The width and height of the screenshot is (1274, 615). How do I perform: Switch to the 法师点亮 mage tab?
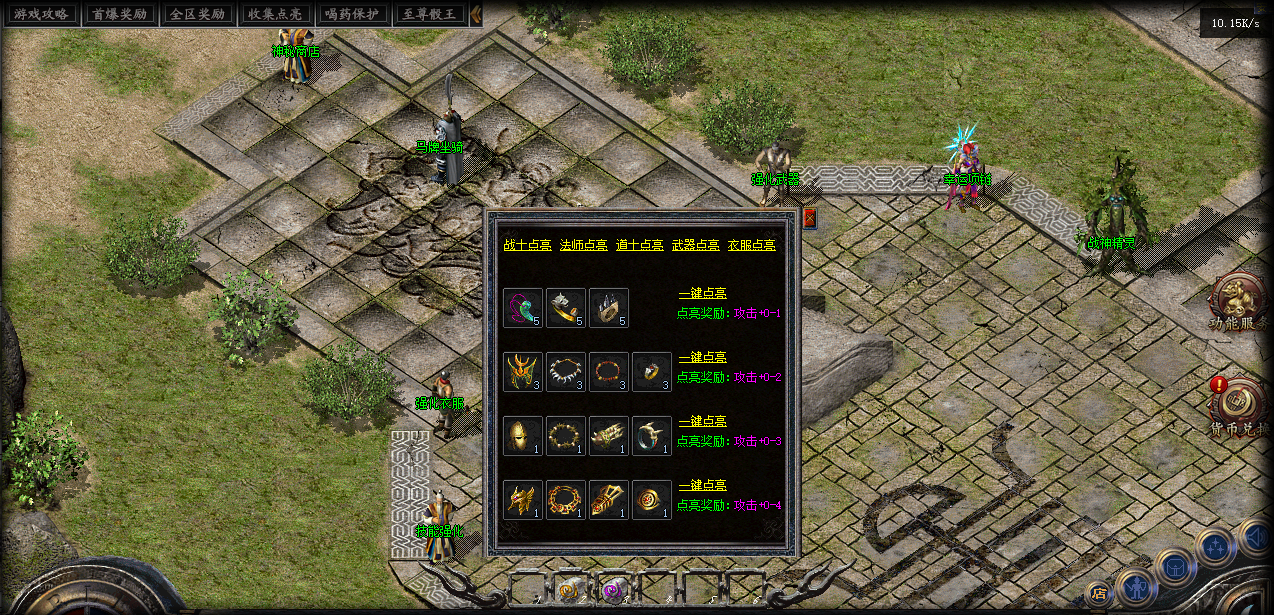click(583, 245)
